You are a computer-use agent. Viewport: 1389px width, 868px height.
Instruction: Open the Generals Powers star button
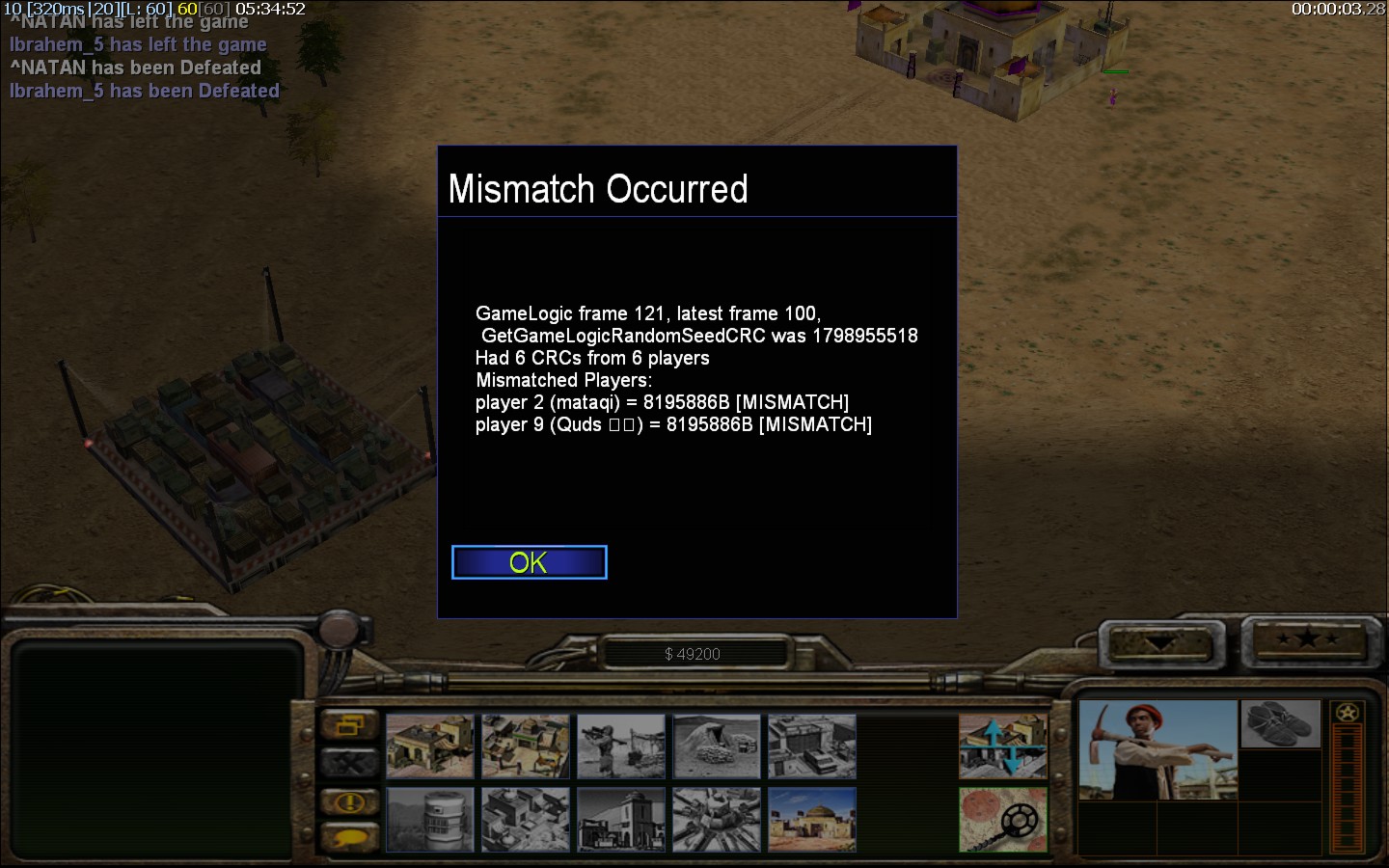coord(1307,639)
